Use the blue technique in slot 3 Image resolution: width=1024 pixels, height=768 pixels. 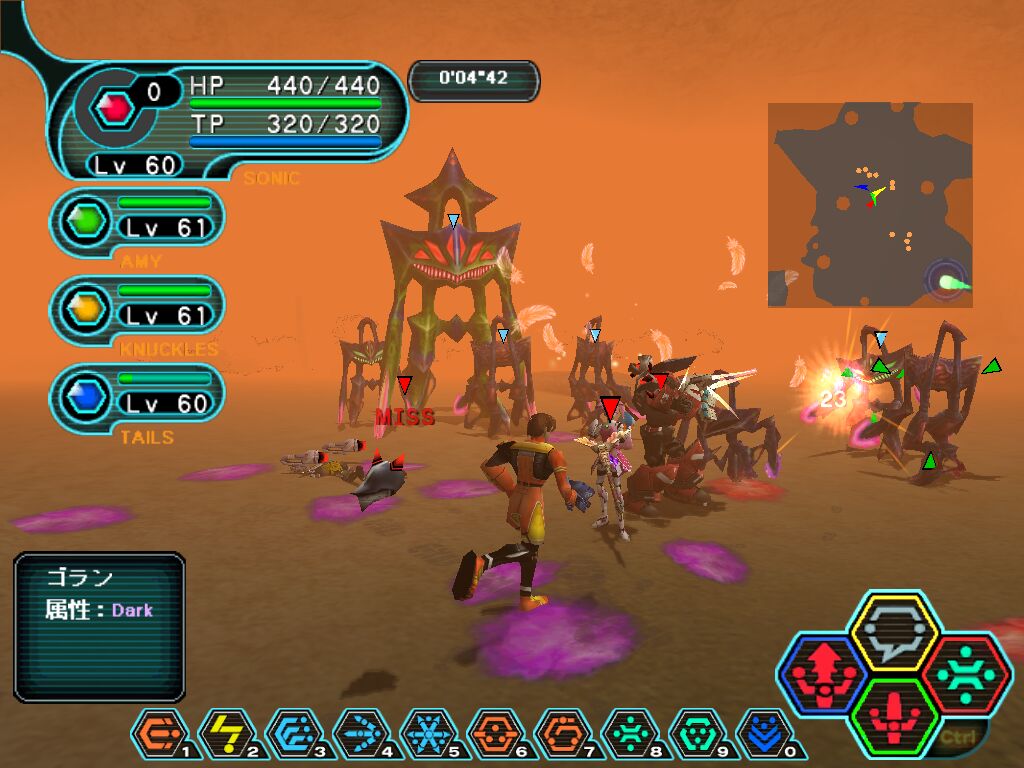[x=292, y=735]
